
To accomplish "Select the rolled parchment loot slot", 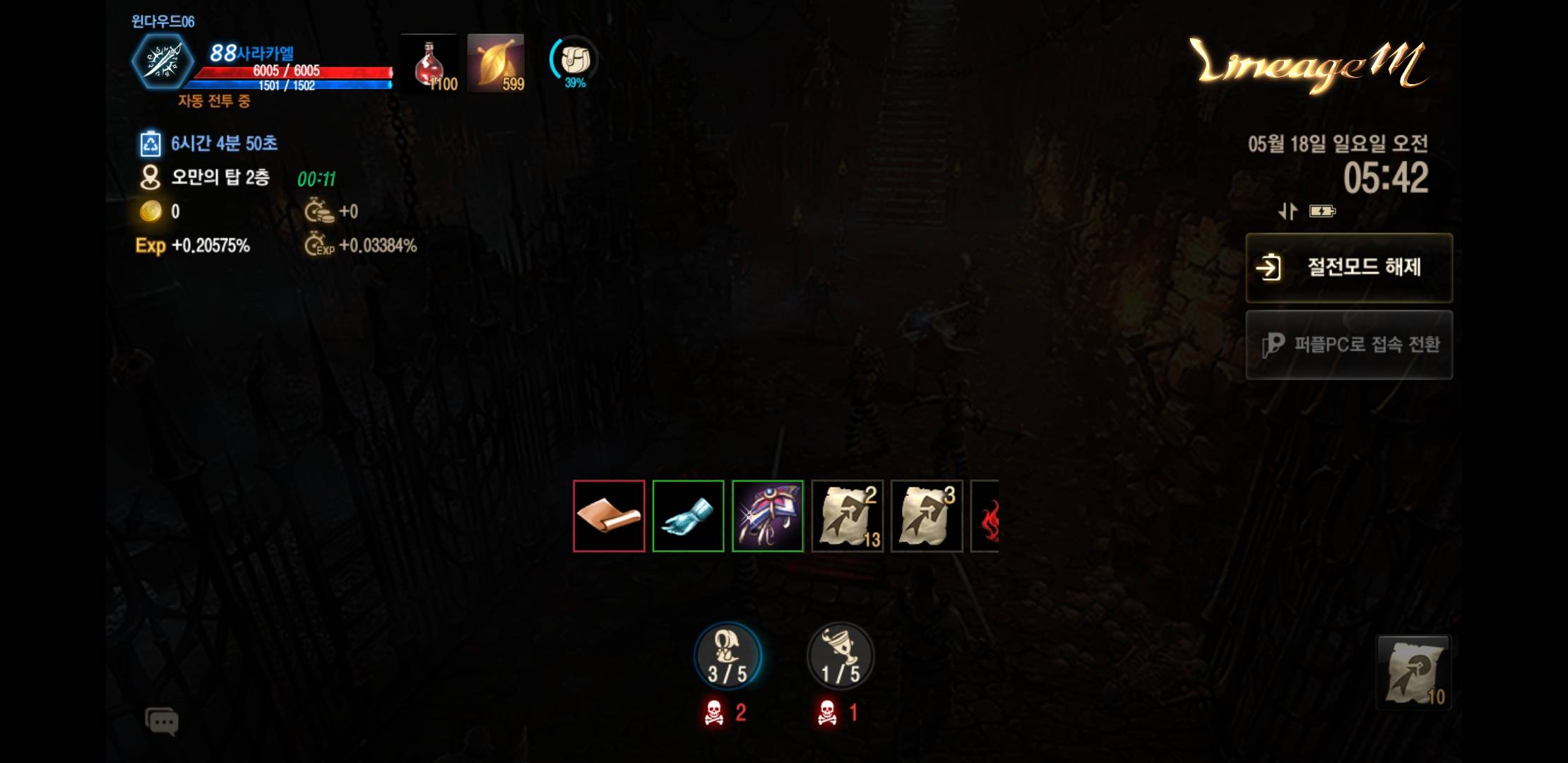I will [609, 516].
